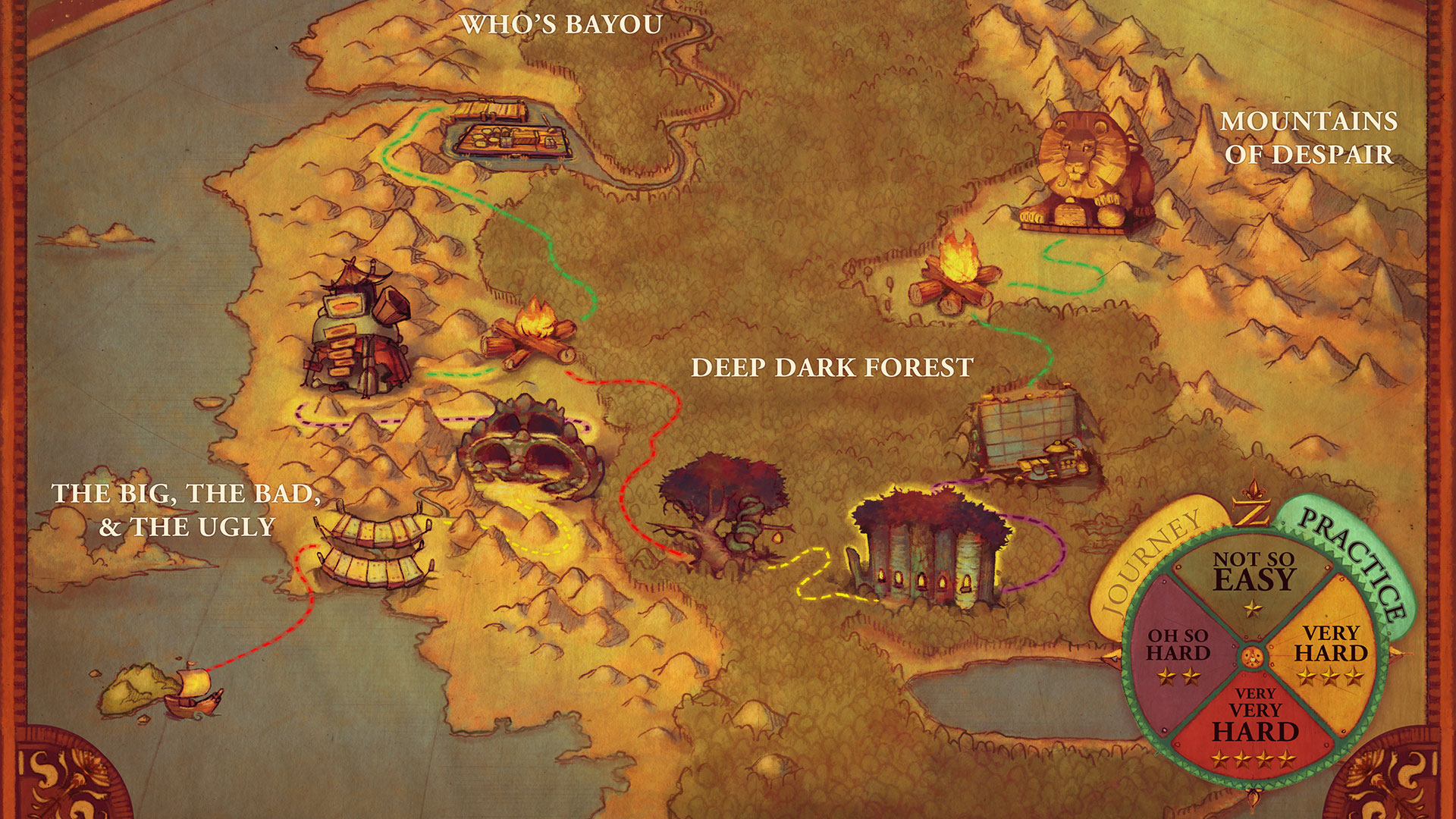This screenshot has height=819, width=1456.
Task: Click the Deep Dark Forest region label
Action: [832, 366]
